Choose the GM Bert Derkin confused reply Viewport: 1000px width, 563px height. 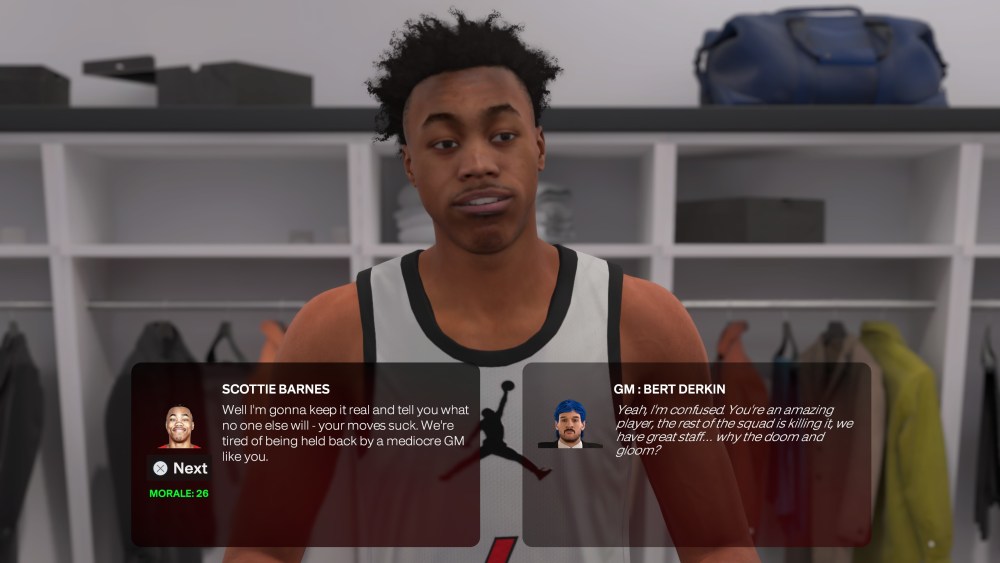pos(725,429)
